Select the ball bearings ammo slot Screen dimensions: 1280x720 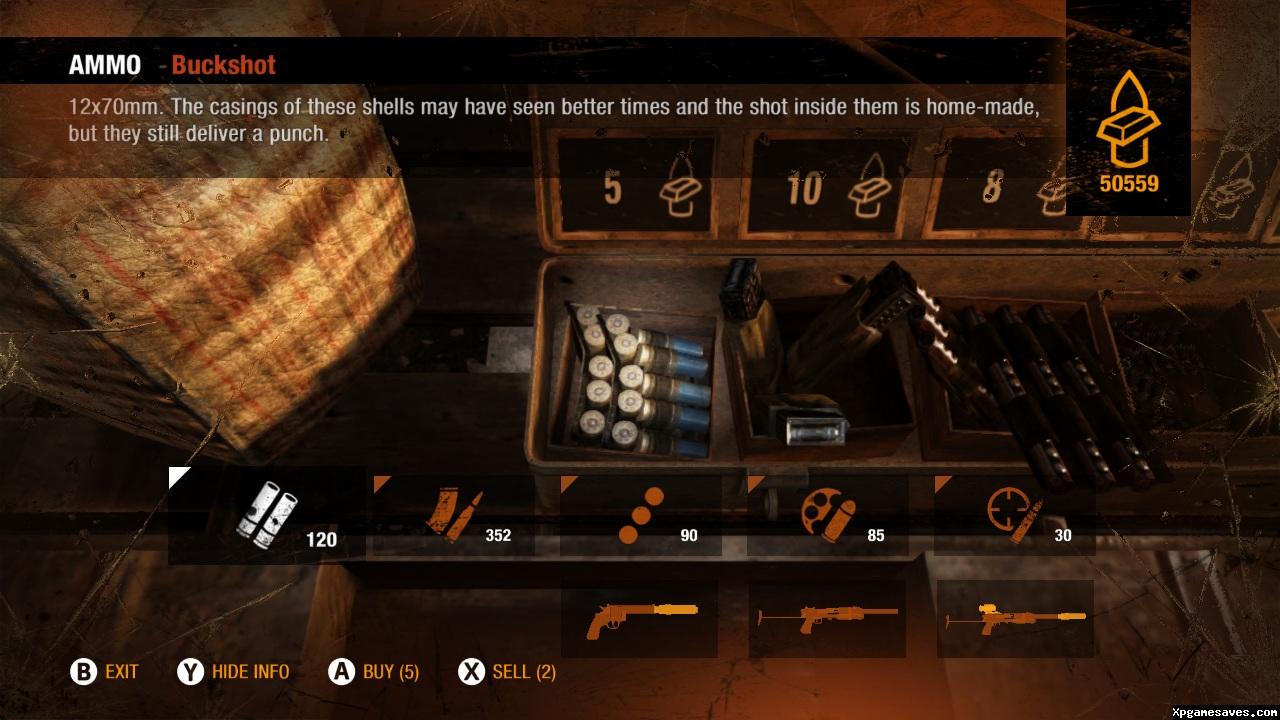coord(640,516)
